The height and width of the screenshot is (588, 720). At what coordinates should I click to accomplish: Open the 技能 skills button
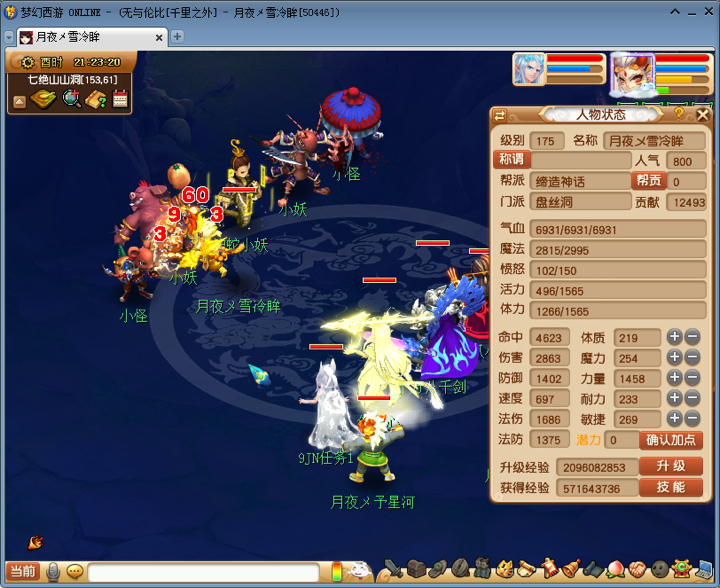click(671, 488)
